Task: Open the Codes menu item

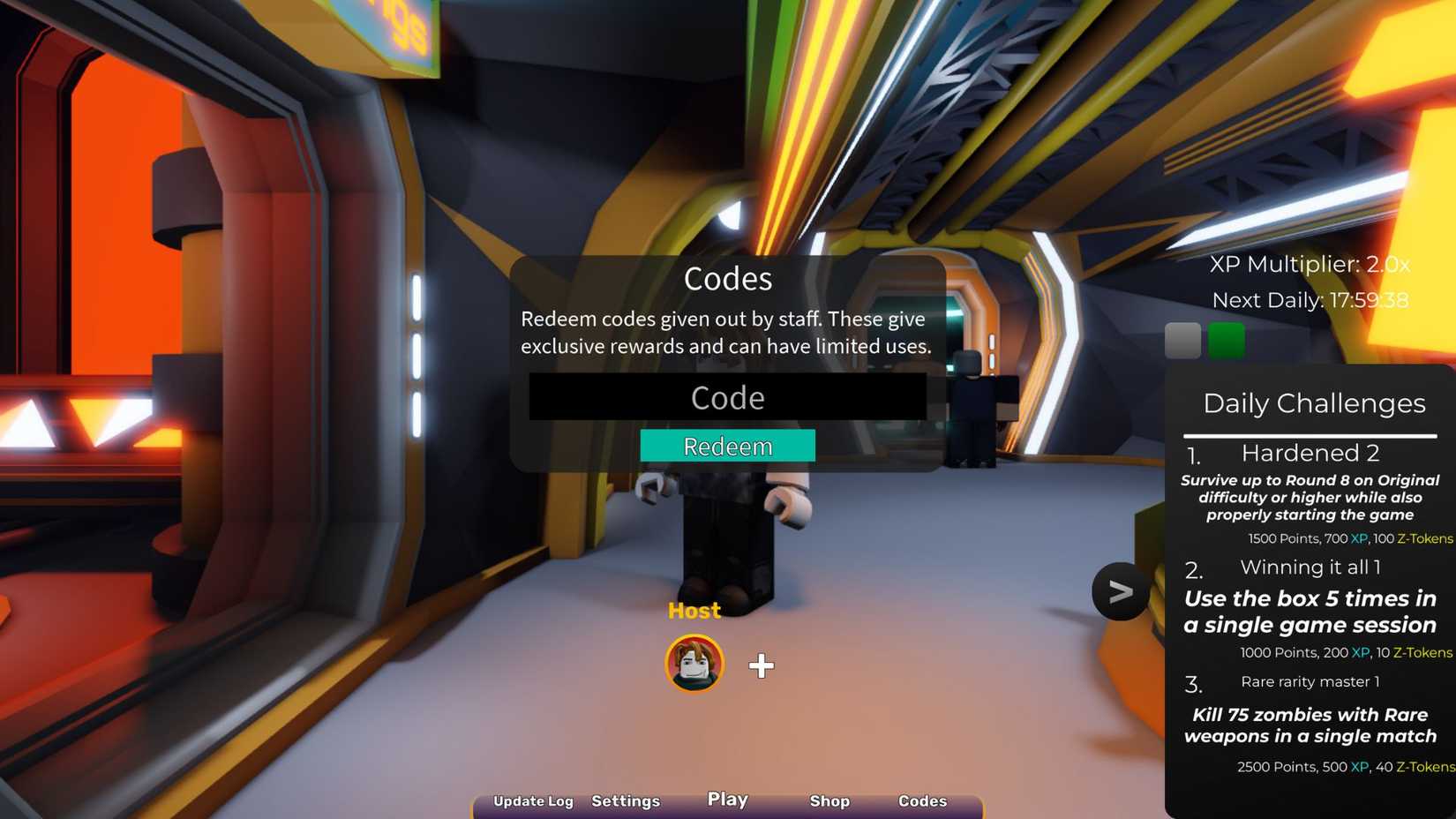Action: click(x=922, y=802)
